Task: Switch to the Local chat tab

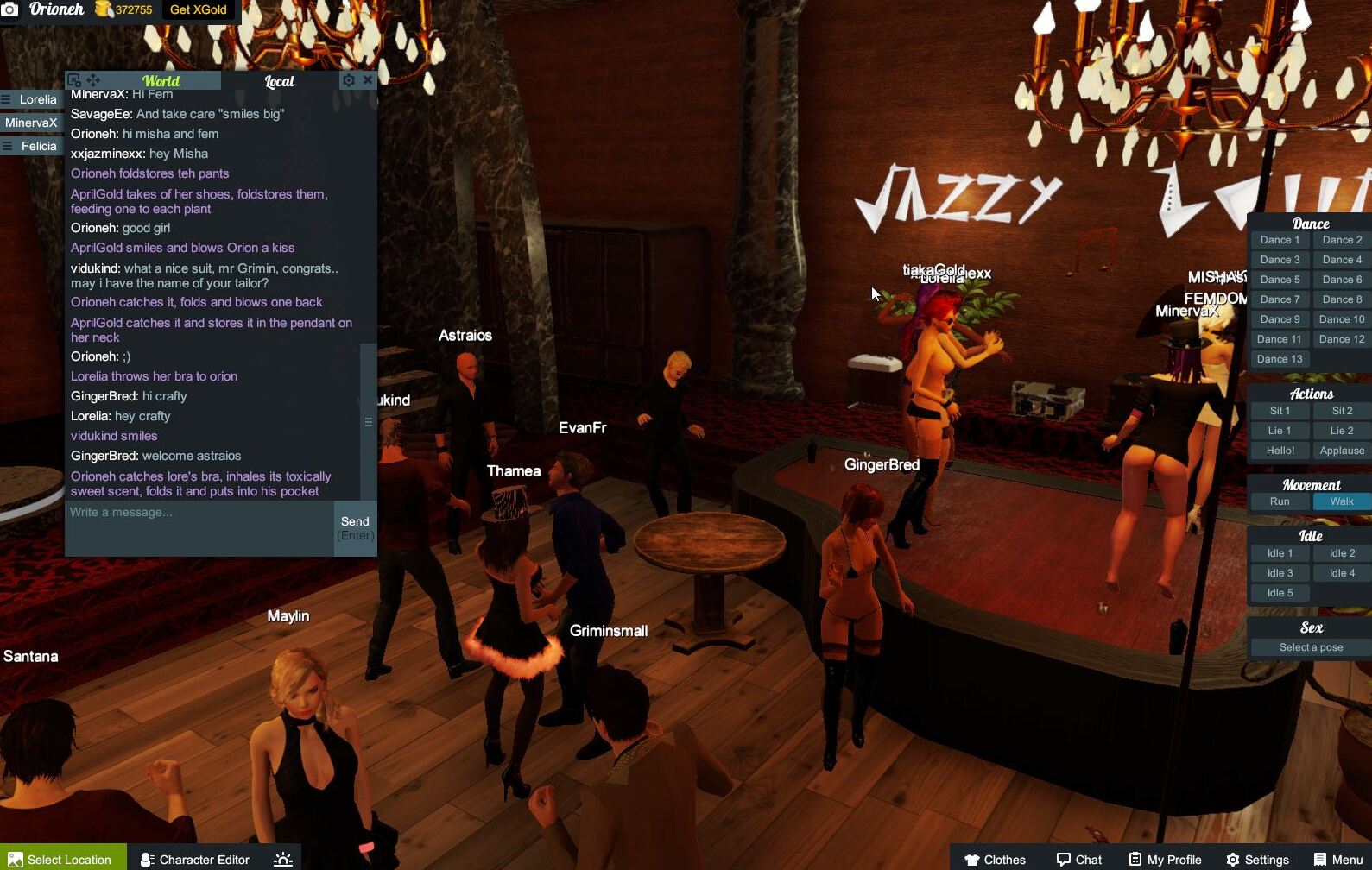Action: [281, 82]
